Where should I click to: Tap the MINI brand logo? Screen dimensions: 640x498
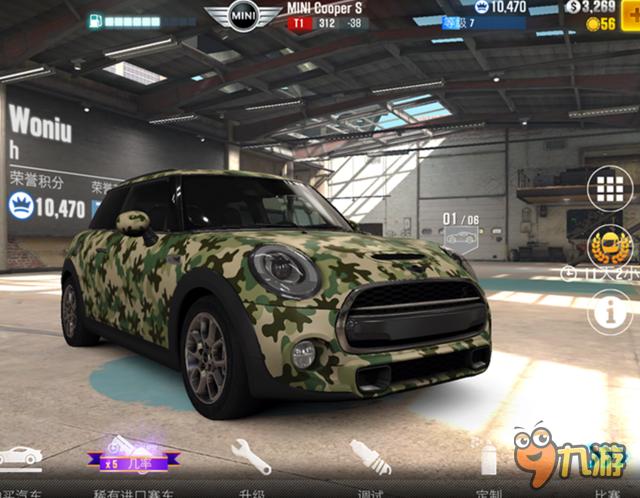pos(243,16)
